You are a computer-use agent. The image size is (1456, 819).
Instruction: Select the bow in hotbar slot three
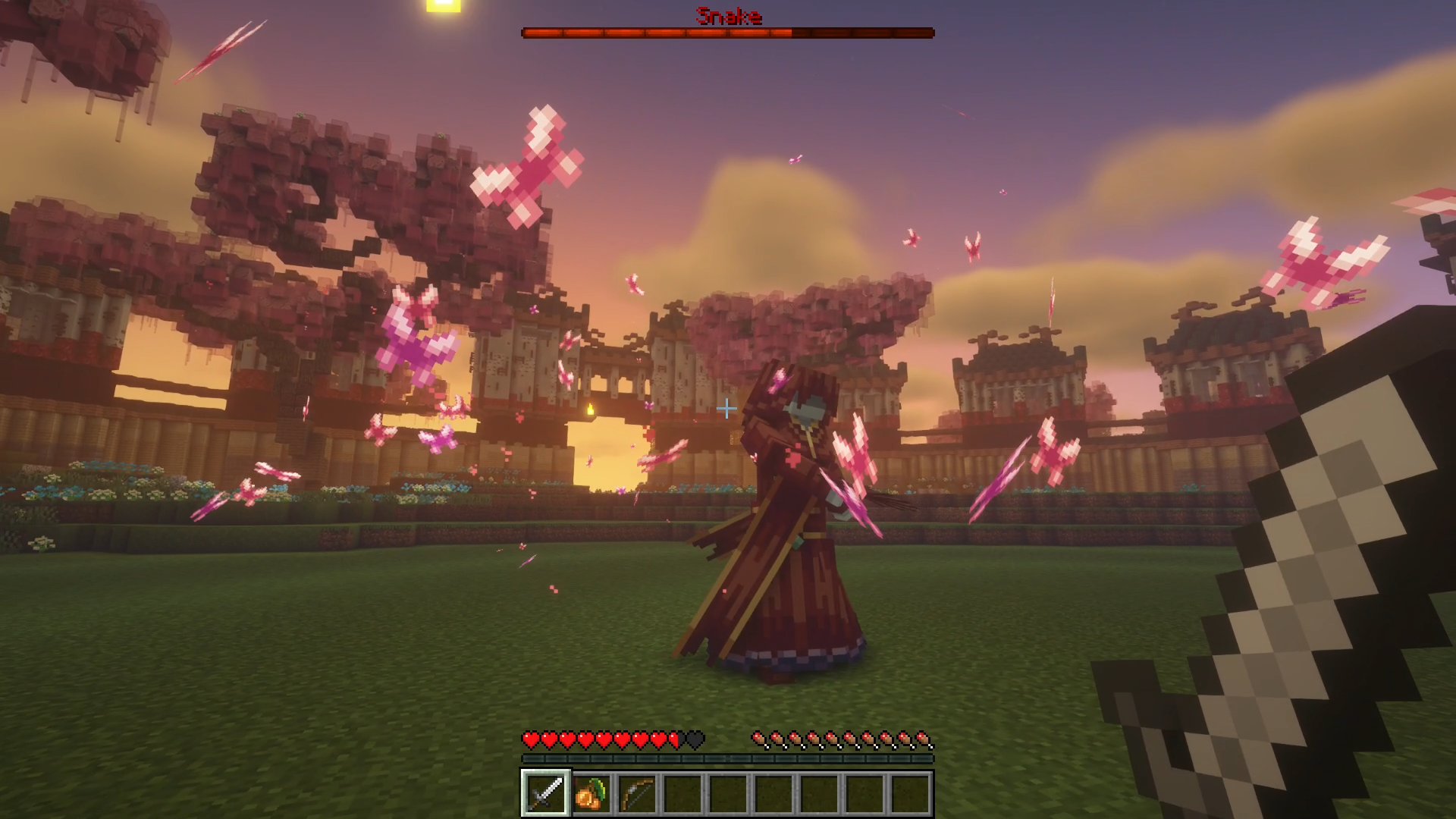pos(637,797)
